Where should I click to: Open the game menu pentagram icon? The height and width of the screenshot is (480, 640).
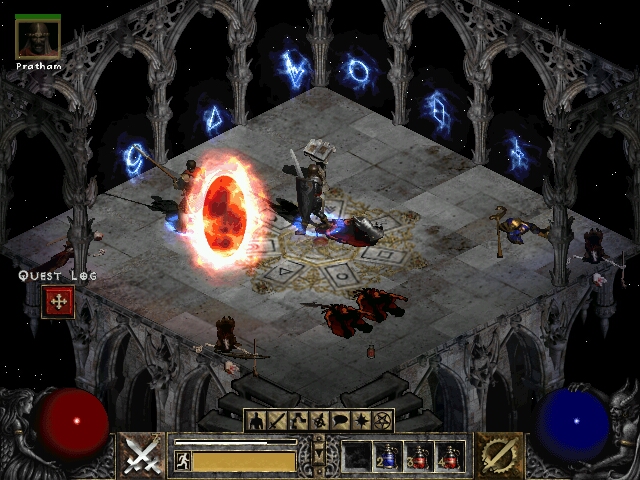pos(383,421)
